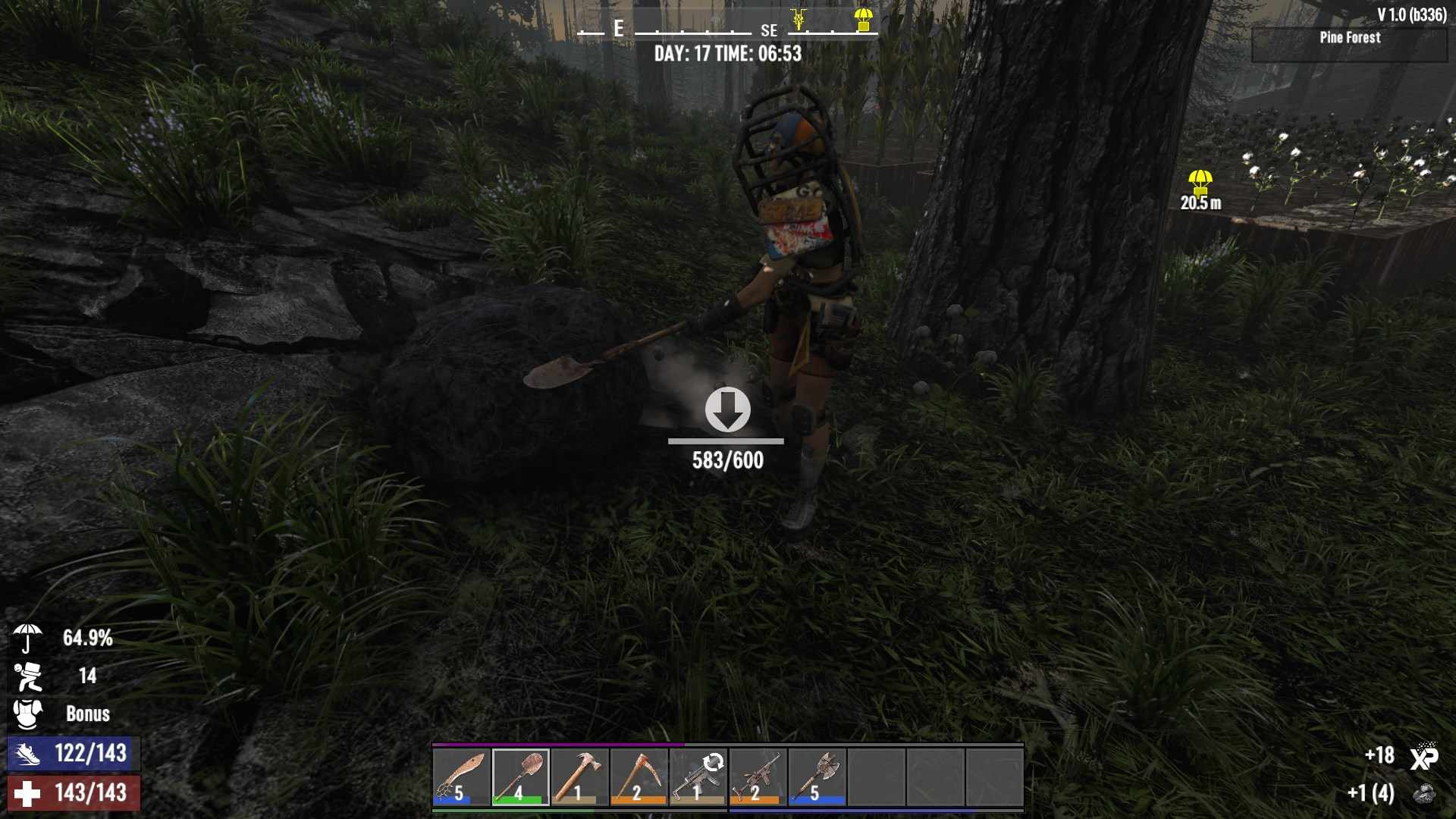1456x819 pixels.
Task: Select the machete in the hotbar
Action: [x=462, y=777]
